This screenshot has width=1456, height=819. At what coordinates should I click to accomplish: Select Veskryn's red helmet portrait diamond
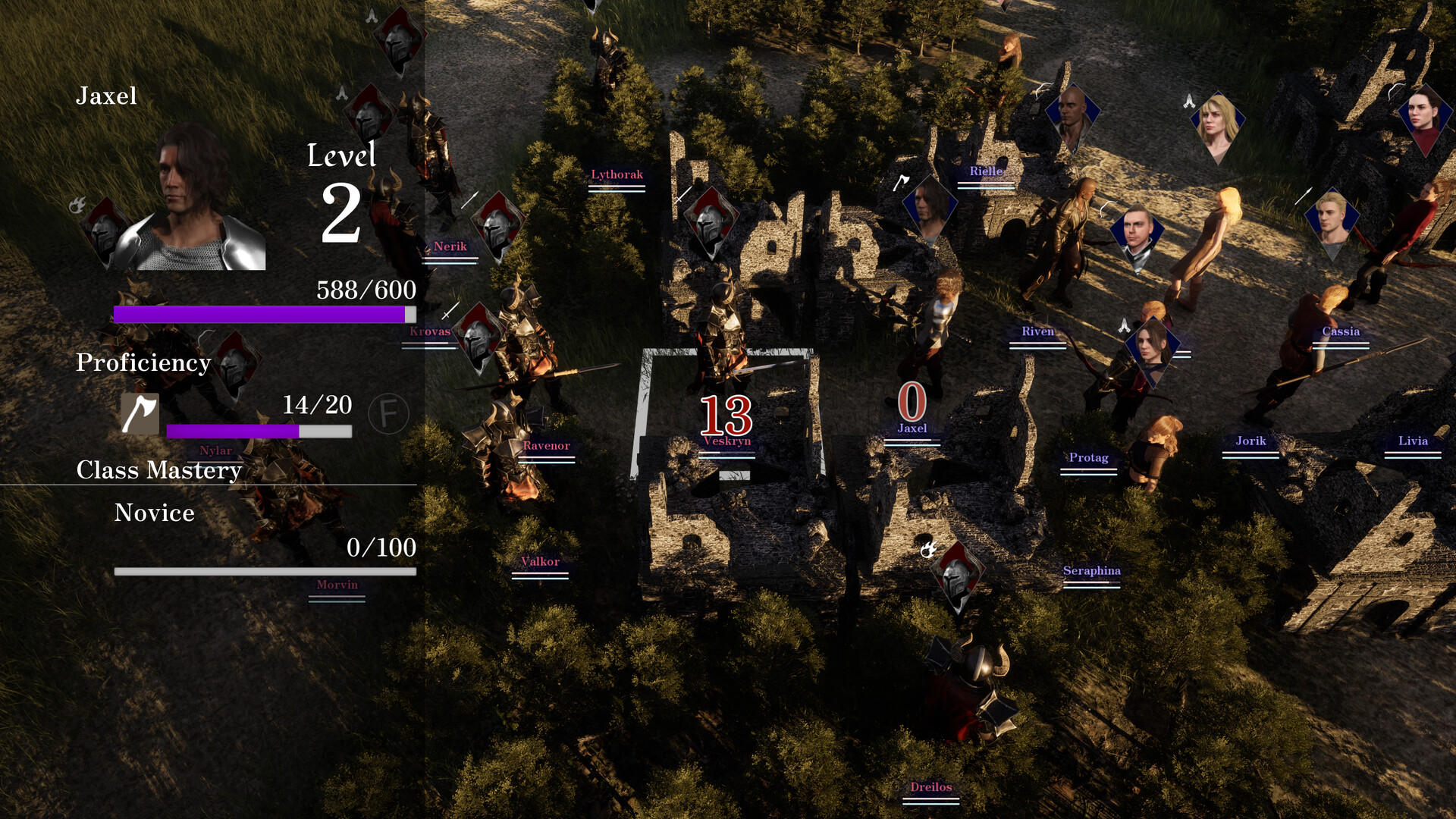point(710,226)
